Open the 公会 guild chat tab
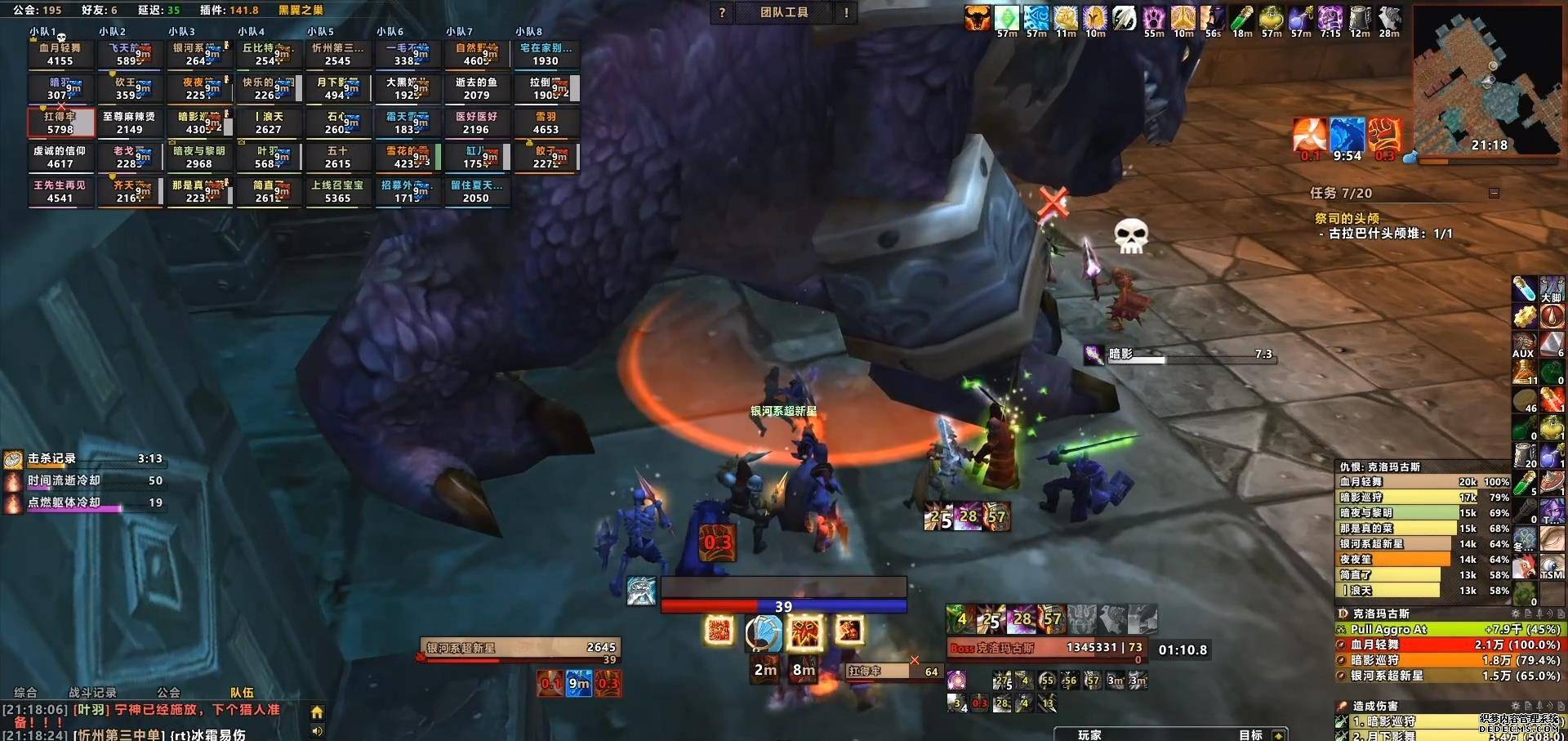Viewport: 1568px width, 741px height. pos(168,692)
